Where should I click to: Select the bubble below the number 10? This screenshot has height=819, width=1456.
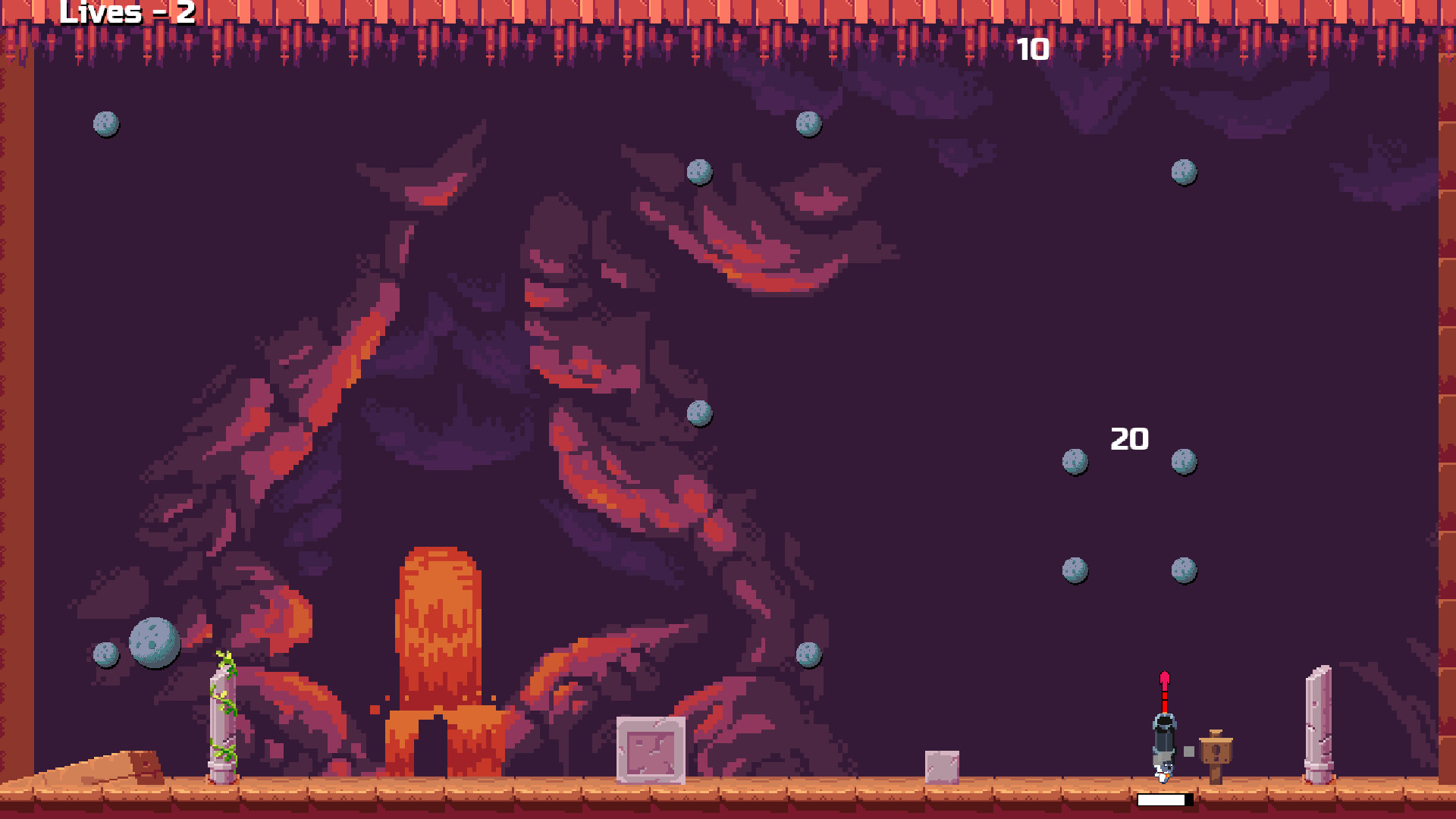point(807,121)
